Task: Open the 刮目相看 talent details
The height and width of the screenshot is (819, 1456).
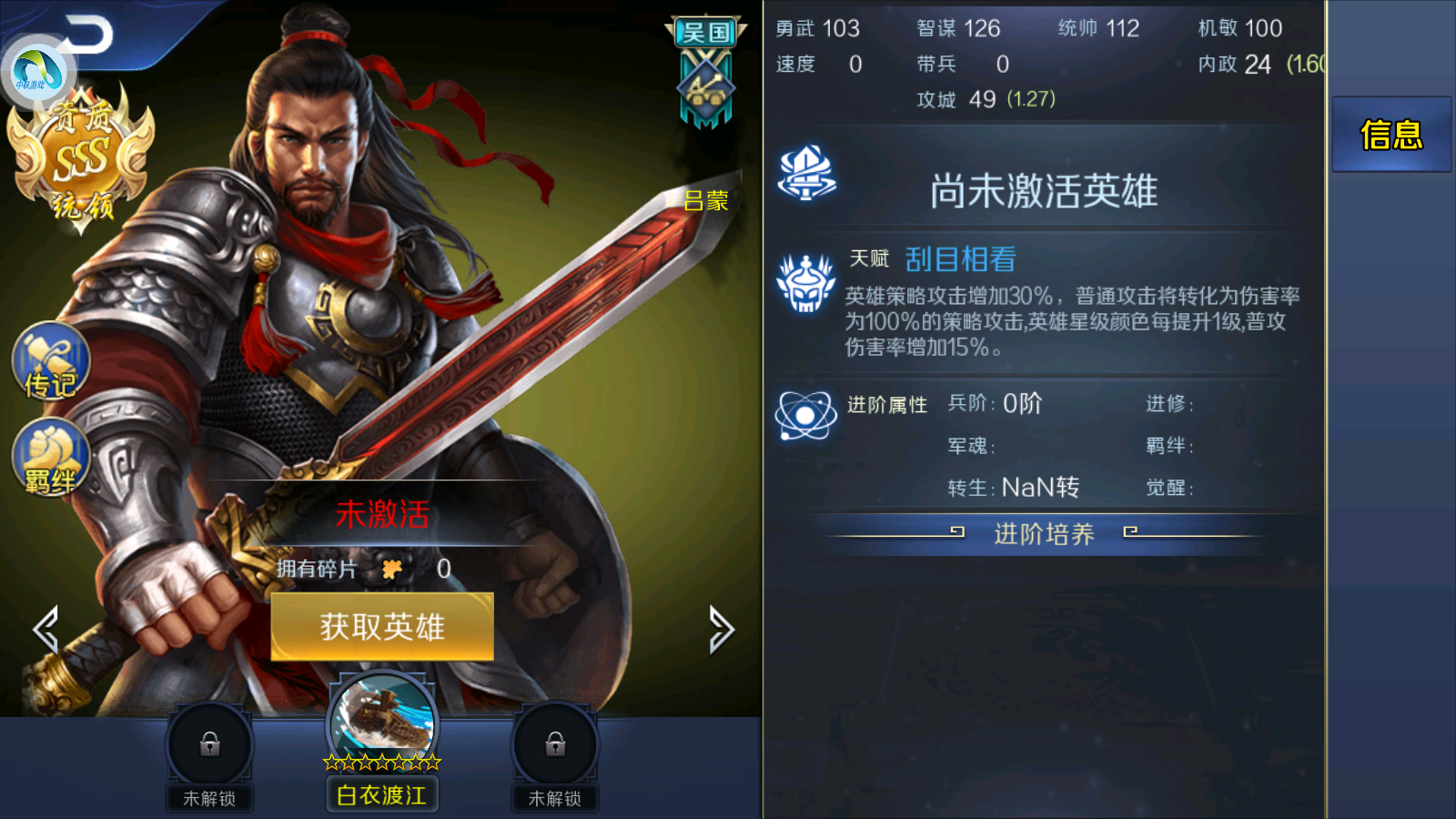Action: [x=960, y=259]
